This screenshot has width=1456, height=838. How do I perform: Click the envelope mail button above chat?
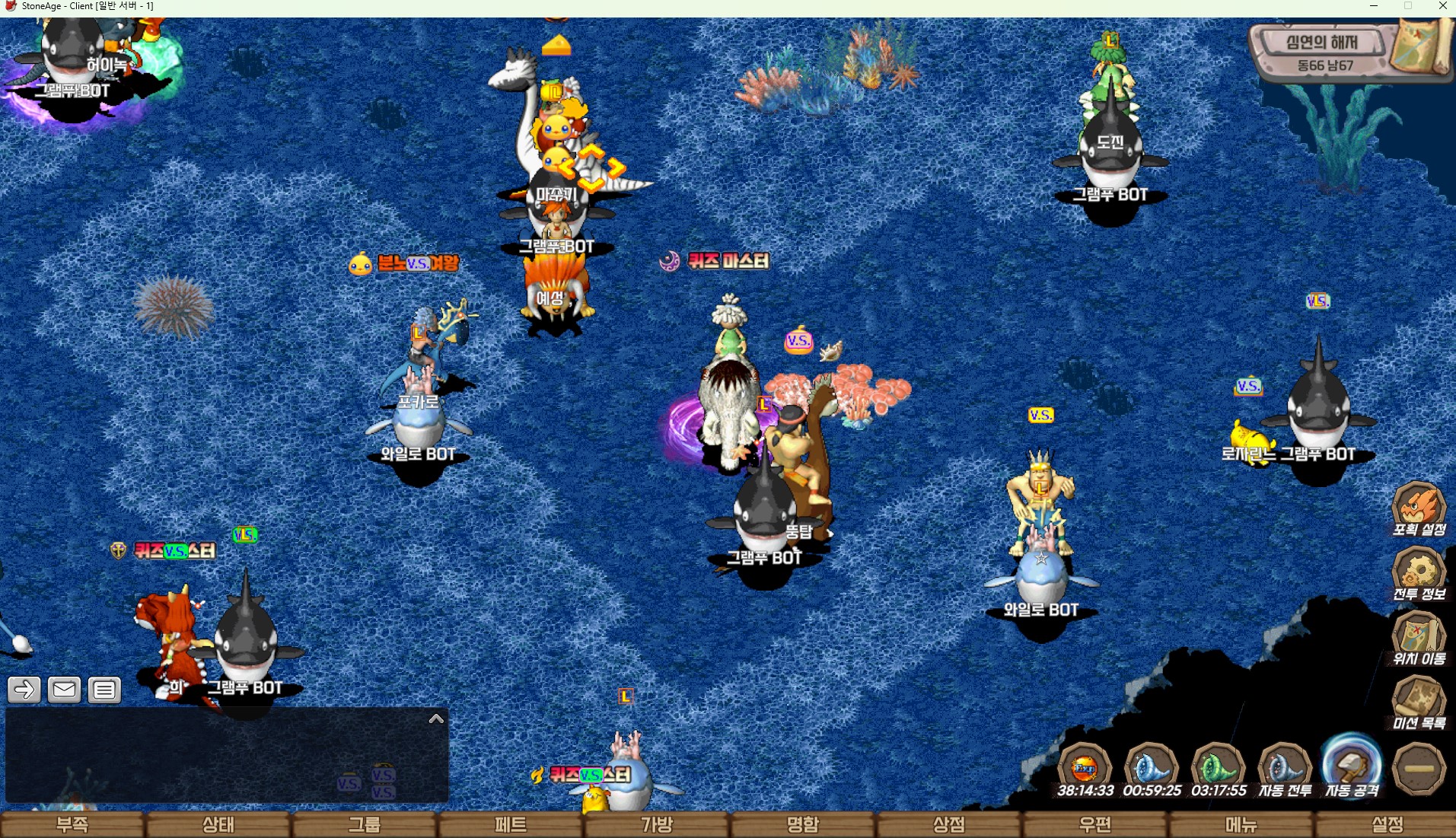[x=64, y=690]
